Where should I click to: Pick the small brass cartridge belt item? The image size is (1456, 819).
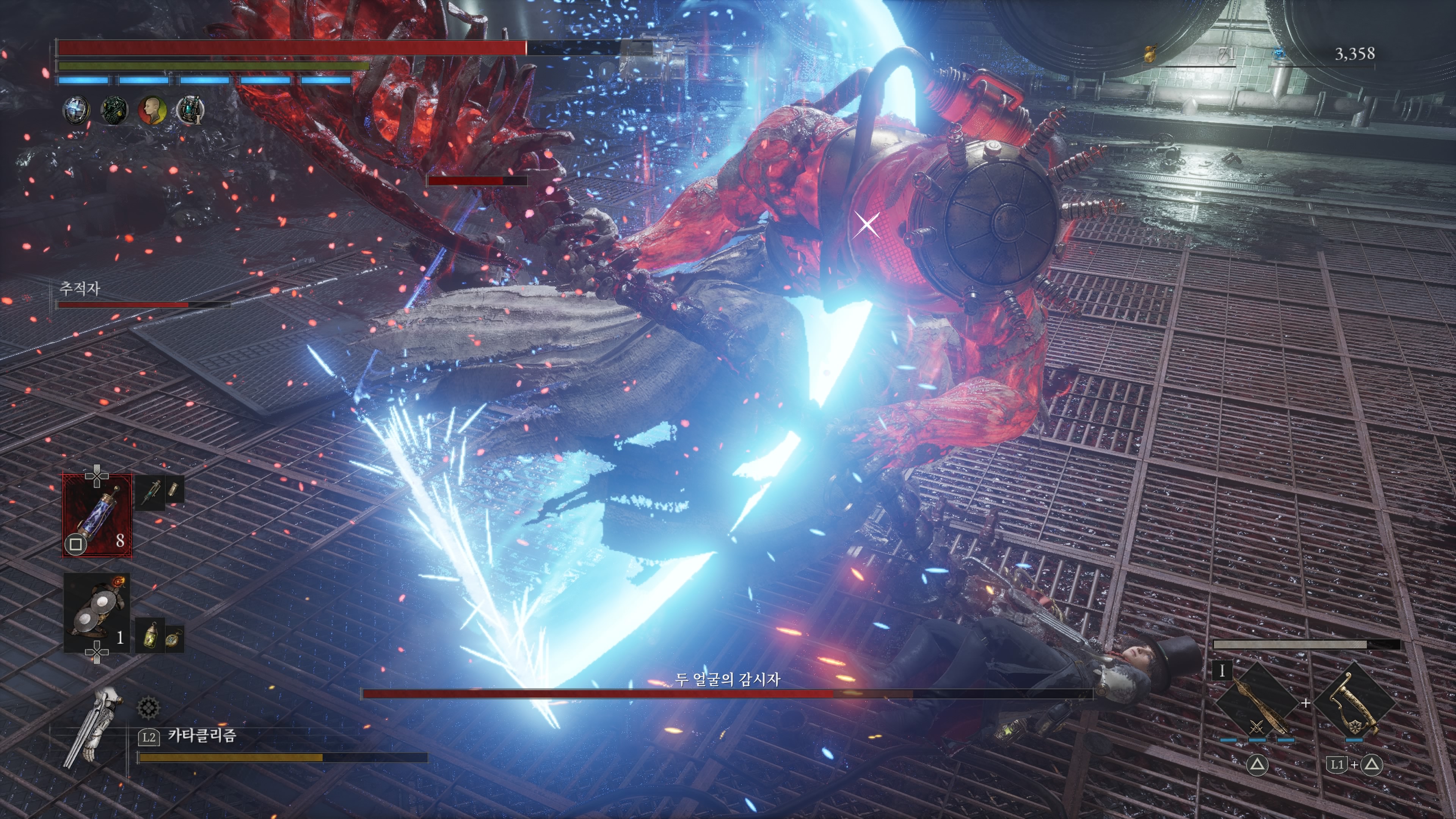point(174,490)
